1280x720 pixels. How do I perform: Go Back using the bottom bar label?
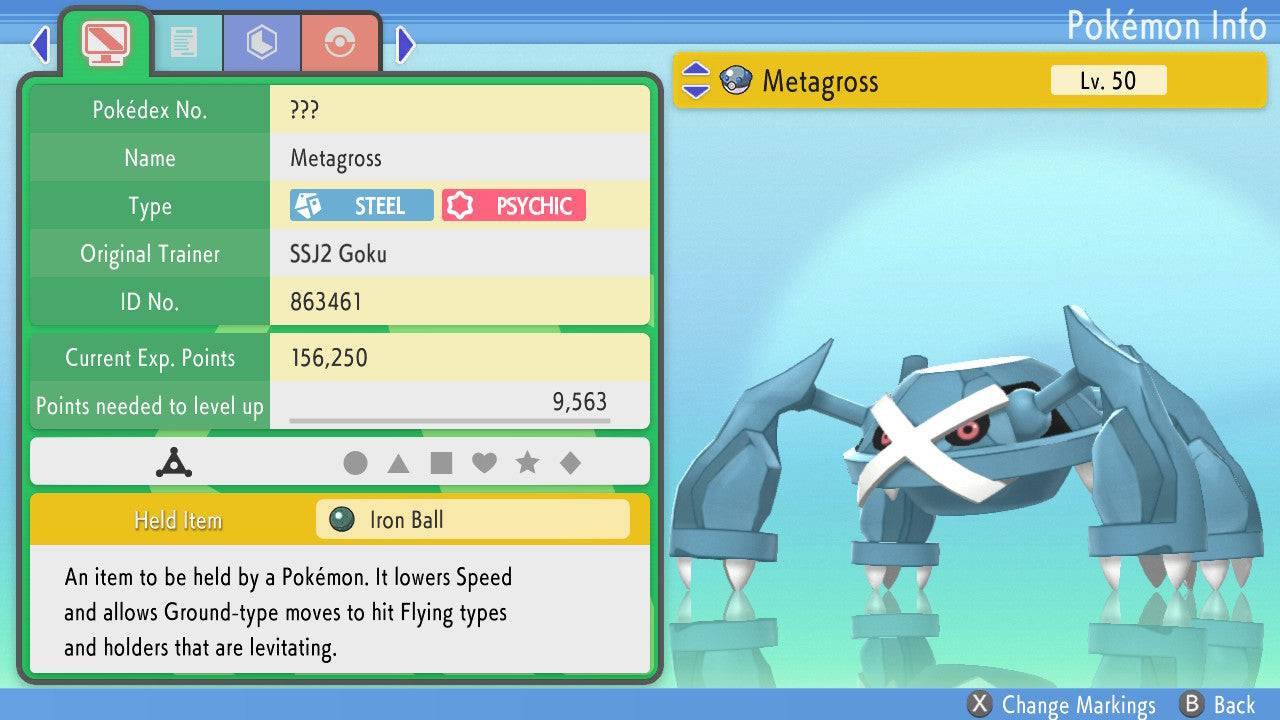pos(1218,705)
